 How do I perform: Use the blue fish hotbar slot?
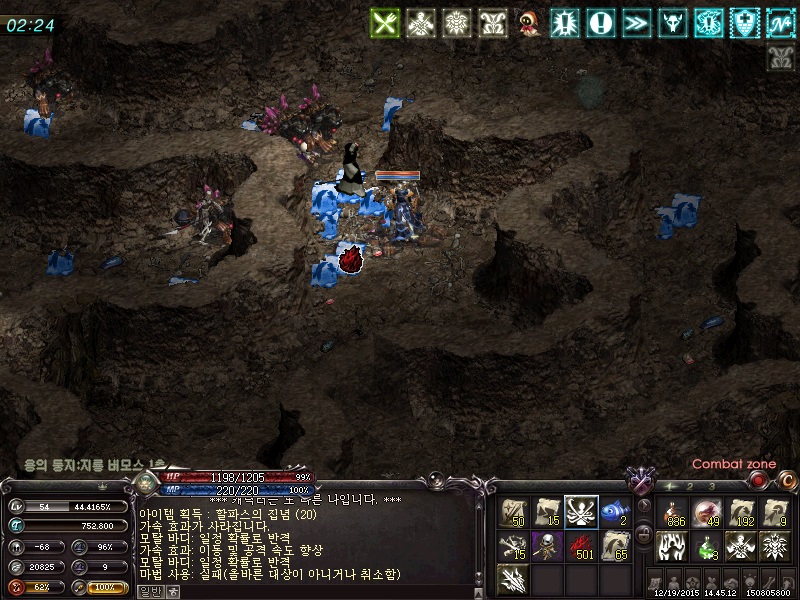(614, 511)
